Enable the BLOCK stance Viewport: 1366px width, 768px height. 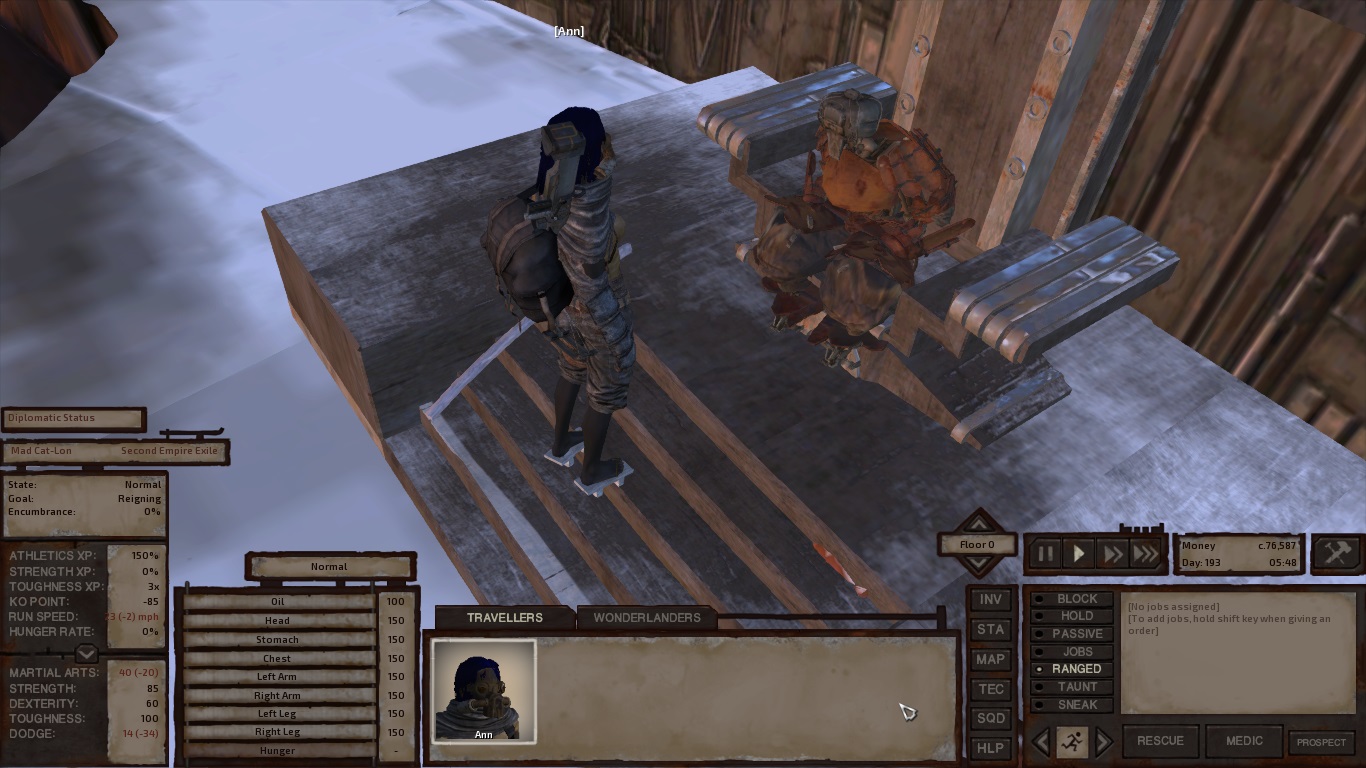click(x=1071, y=598)
